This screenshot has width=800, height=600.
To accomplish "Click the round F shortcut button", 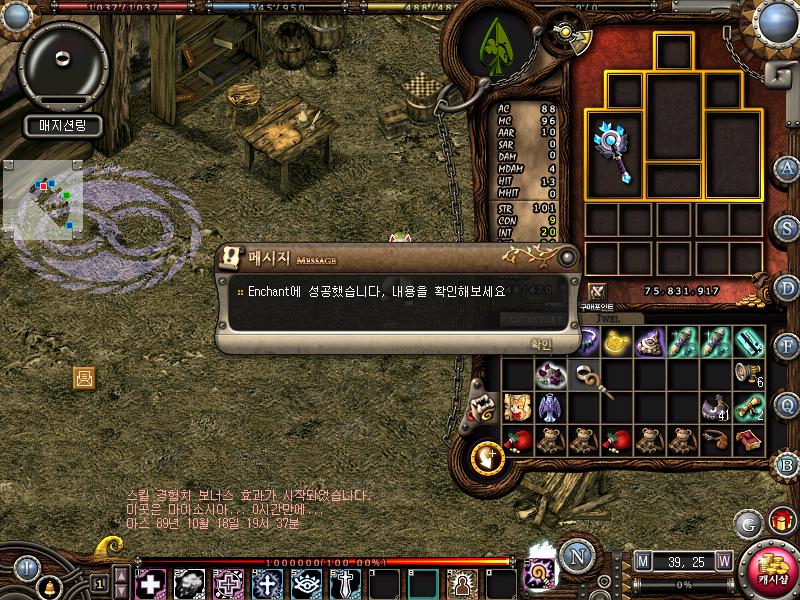I will coord(787,346).
